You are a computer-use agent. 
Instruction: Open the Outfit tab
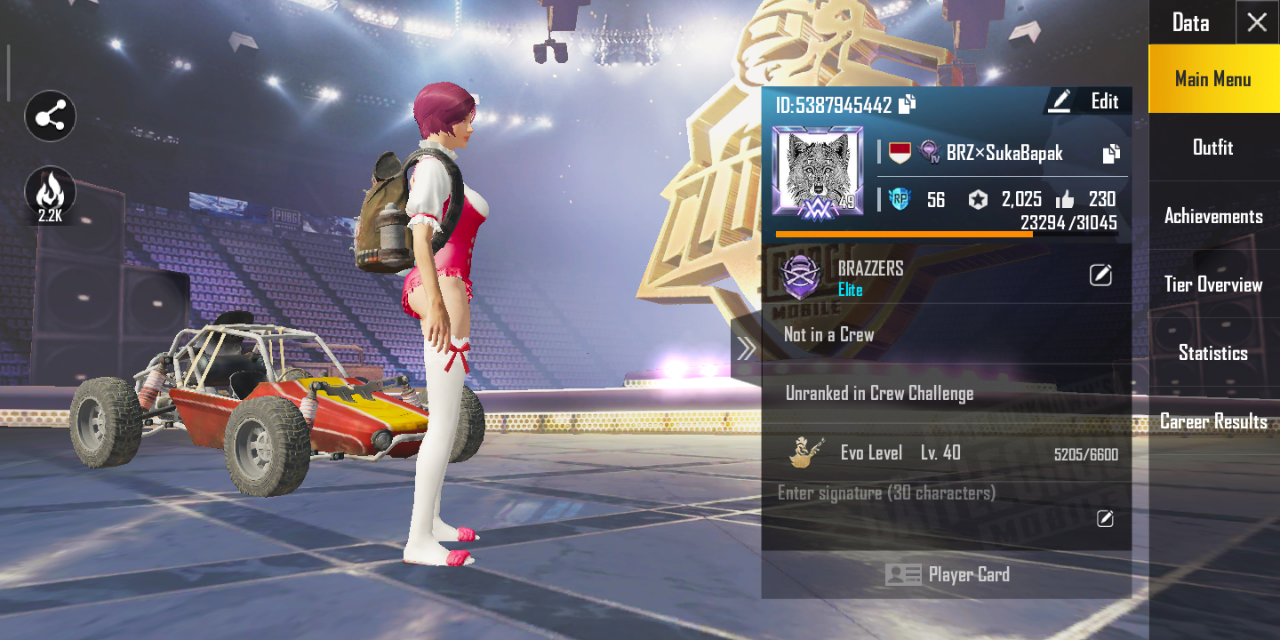click(x=1213, y=148)
